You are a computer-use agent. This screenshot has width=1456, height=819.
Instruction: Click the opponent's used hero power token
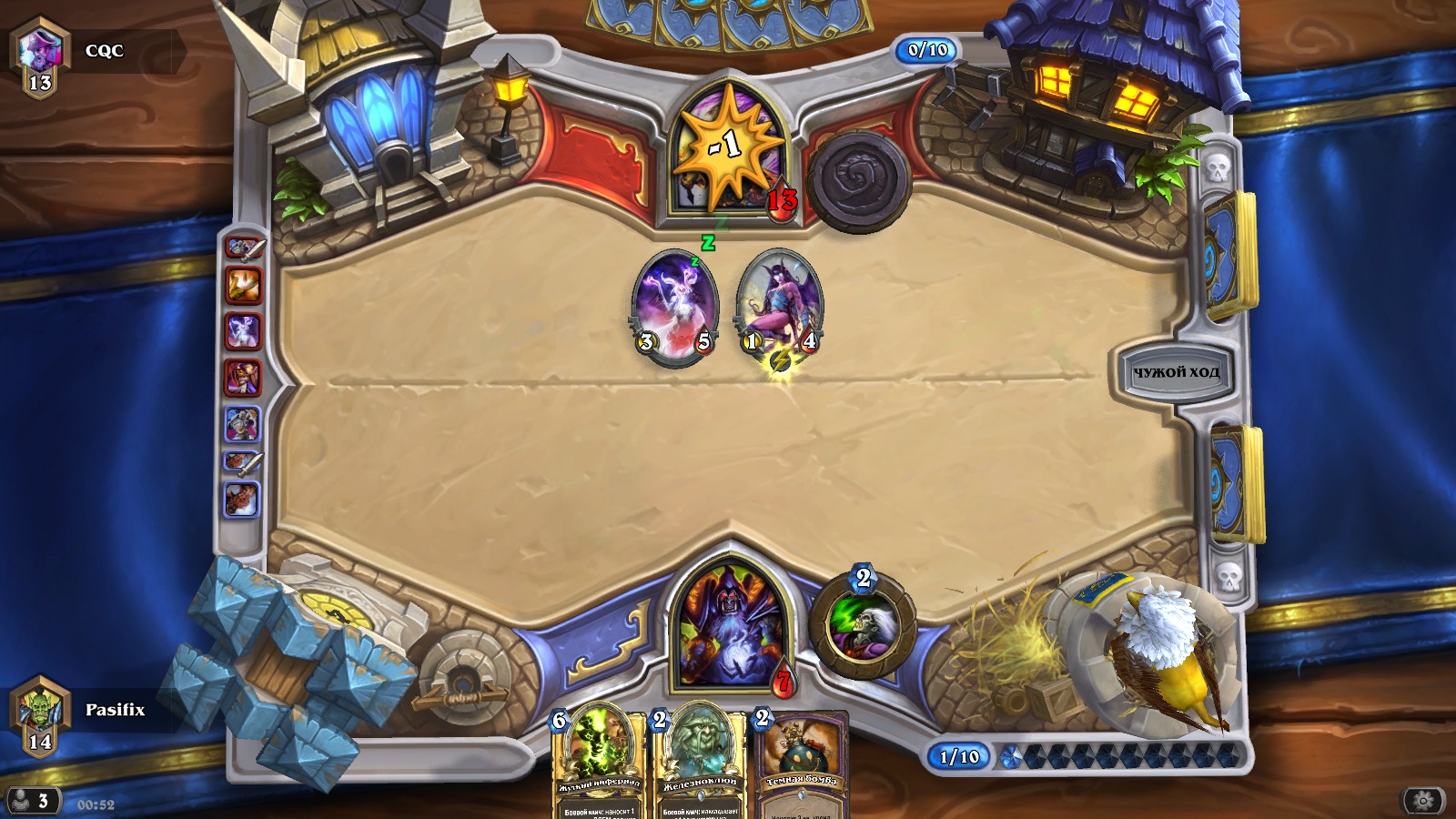pyautogui.click(x=858, y=180)
